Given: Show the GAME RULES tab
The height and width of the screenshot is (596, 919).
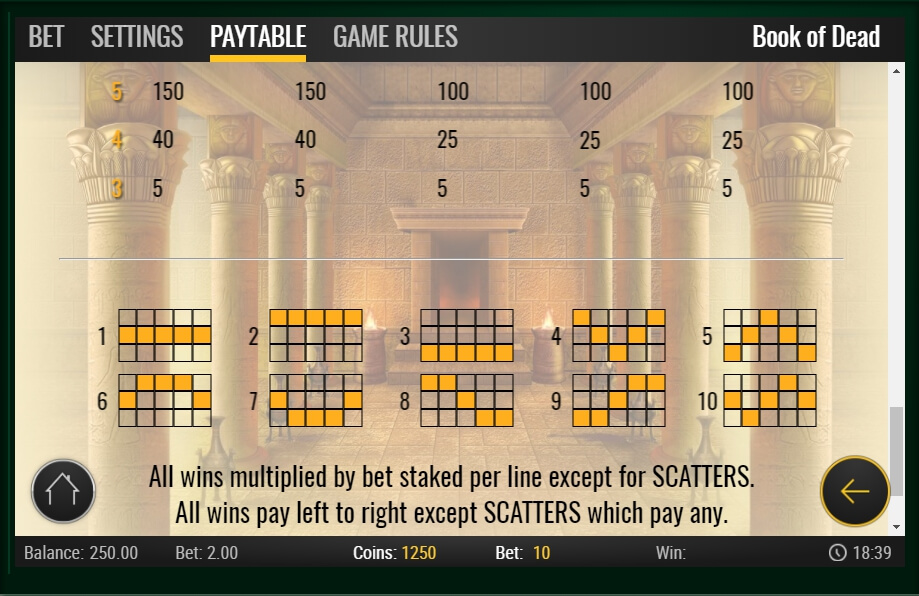Looking at the screenshot, I should pyautogui.click(x=395, y=38).
